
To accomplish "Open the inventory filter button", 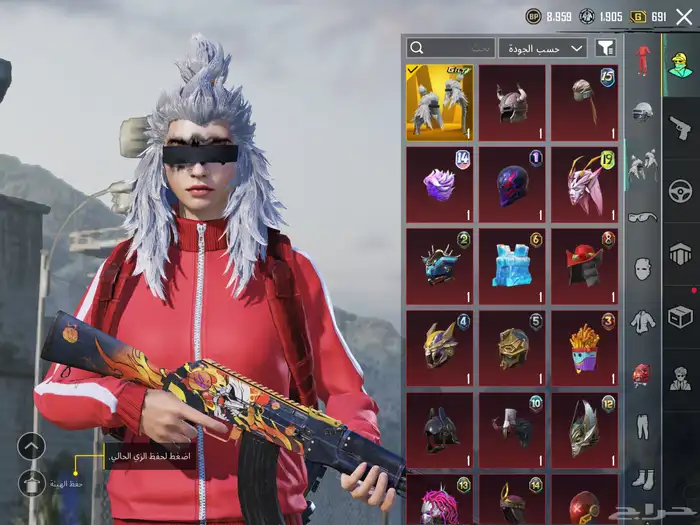I will pos(605,48).
